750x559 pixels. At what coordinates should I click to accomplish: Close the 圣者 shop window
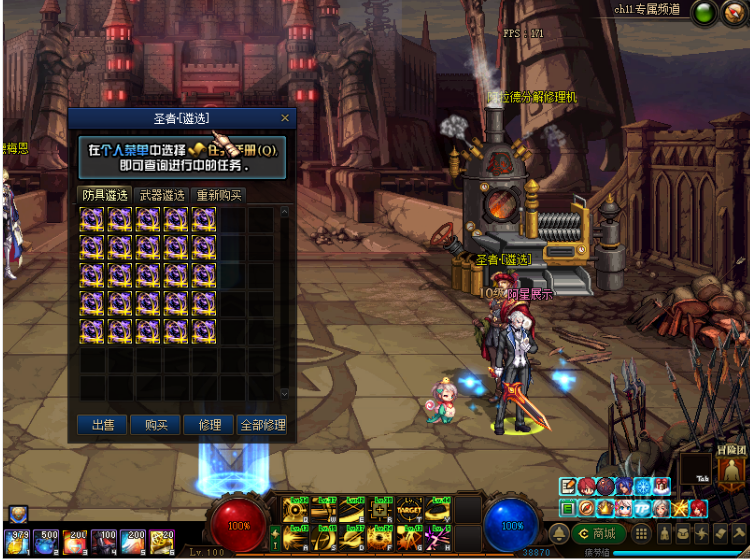click(285, 118)
